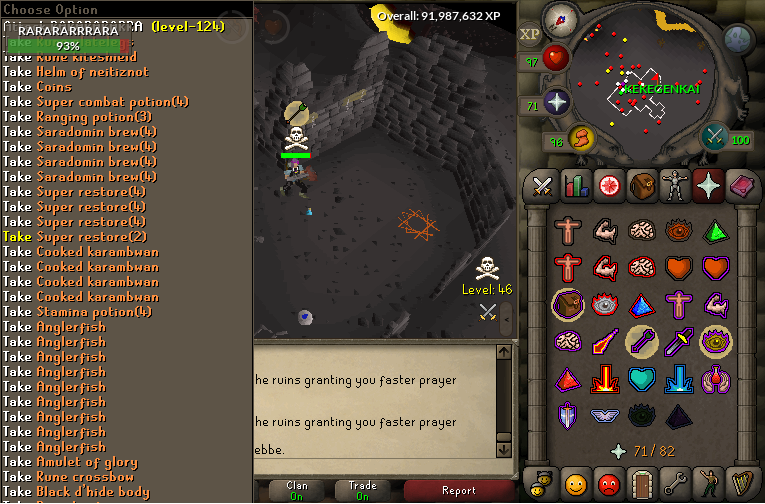Open the settings wrench tab

(674, 485)
